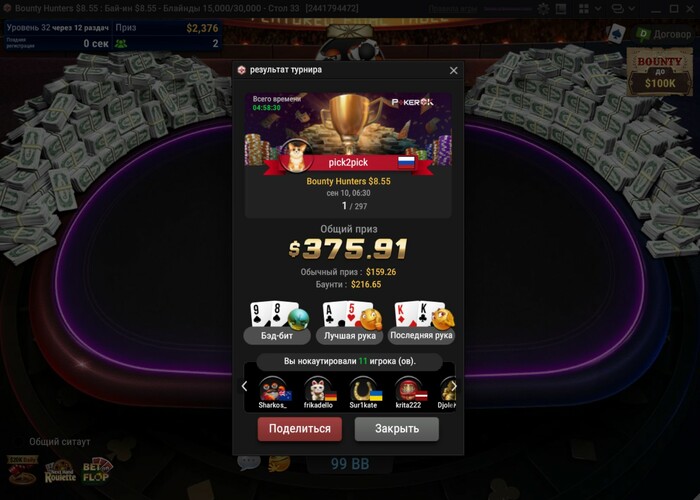Select knocked-out player krita222 avatar

(x=407, y=388)
